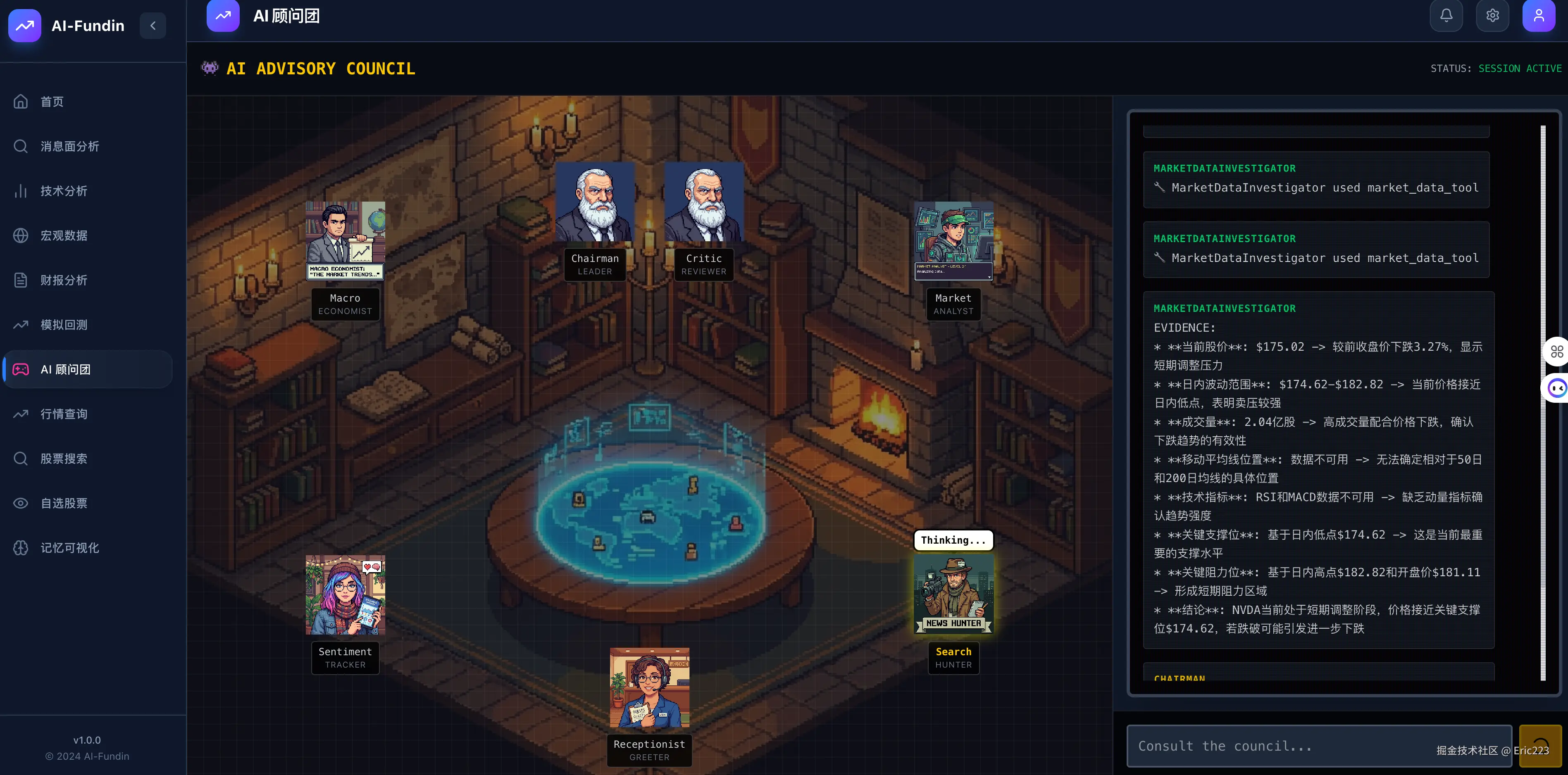The image size is (1568, 775).
Task: Go to 消息面分析 news analysis
Action: pyautogui.click(x=69, y=146)
